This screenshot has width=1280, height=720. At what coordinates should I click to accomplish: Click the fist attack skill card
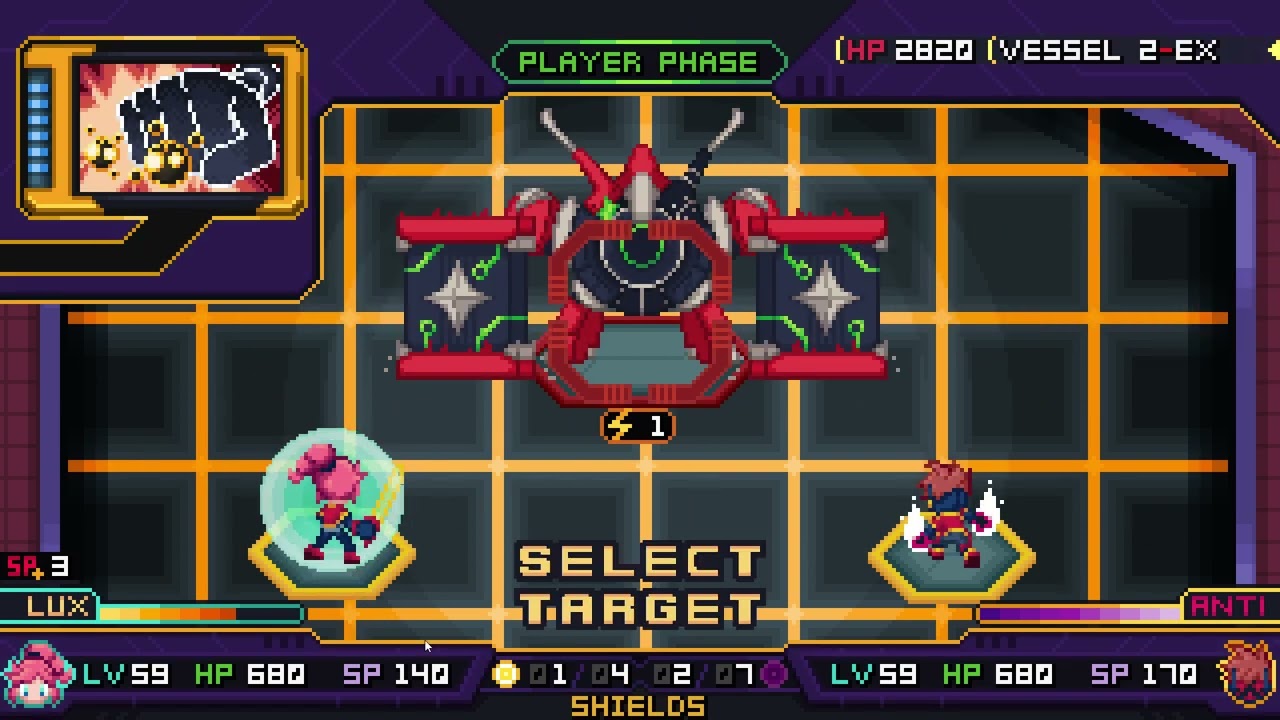[x=178, y=126]
